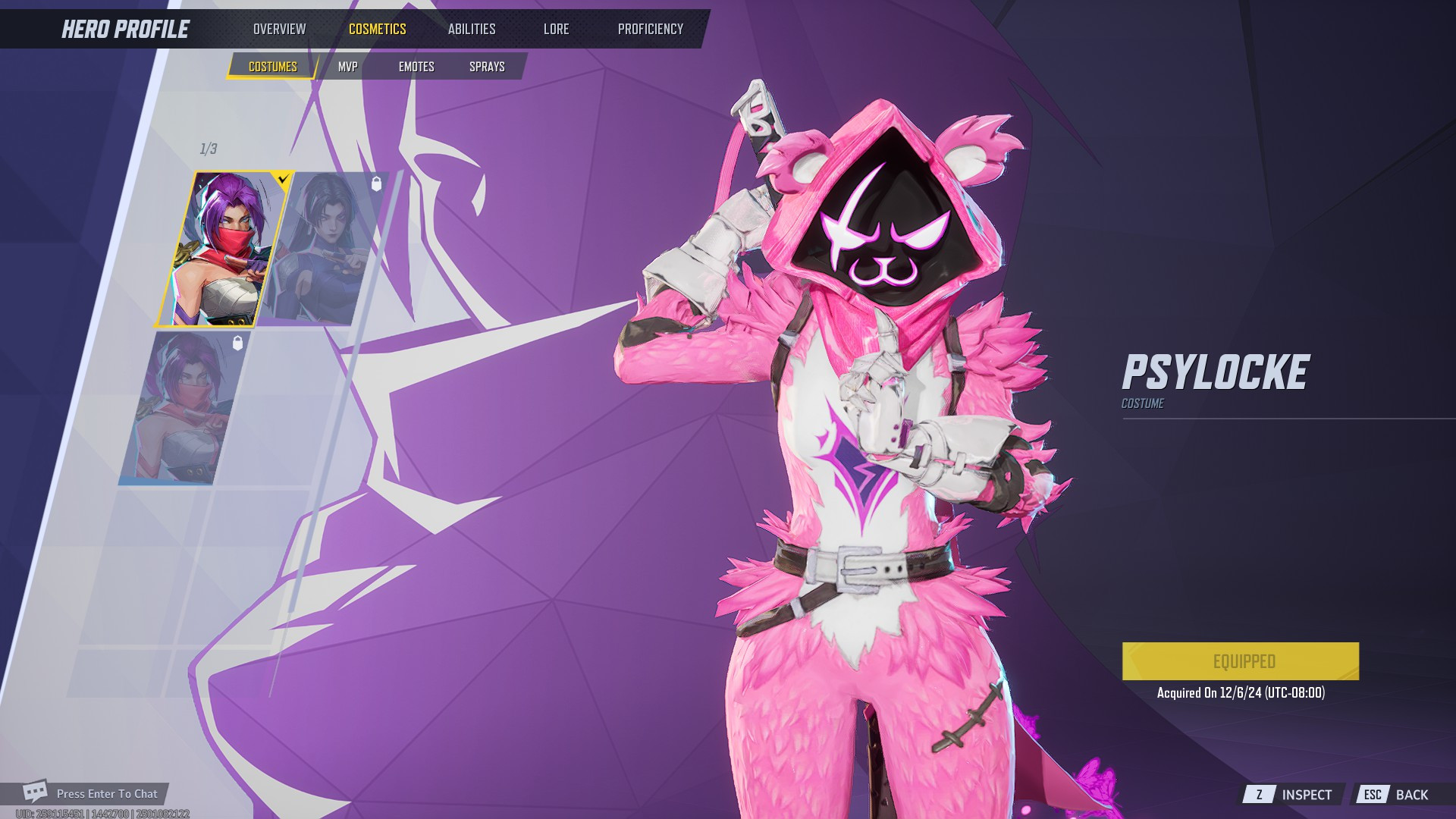Open the Emotes sub-tab
1456x819 pixels.
(x=417, y=67)
